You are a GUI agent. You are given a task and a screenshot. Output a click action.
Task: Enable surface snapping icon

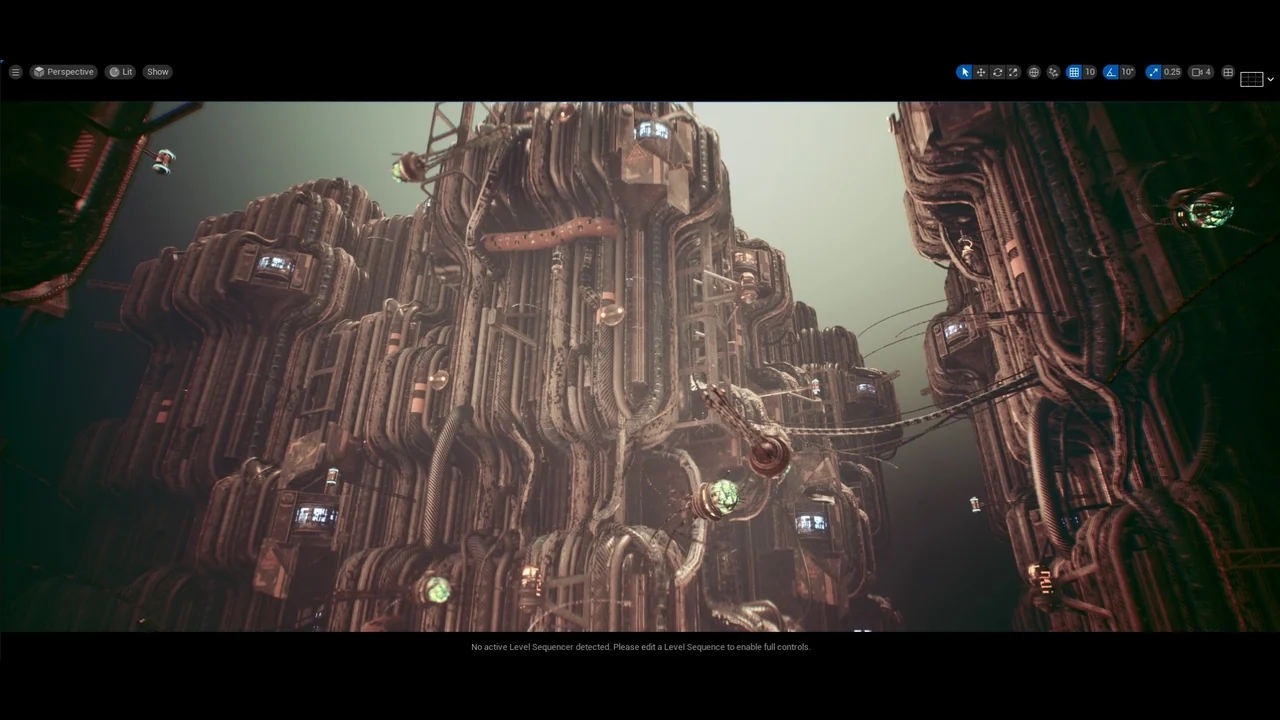(1053, 71)
